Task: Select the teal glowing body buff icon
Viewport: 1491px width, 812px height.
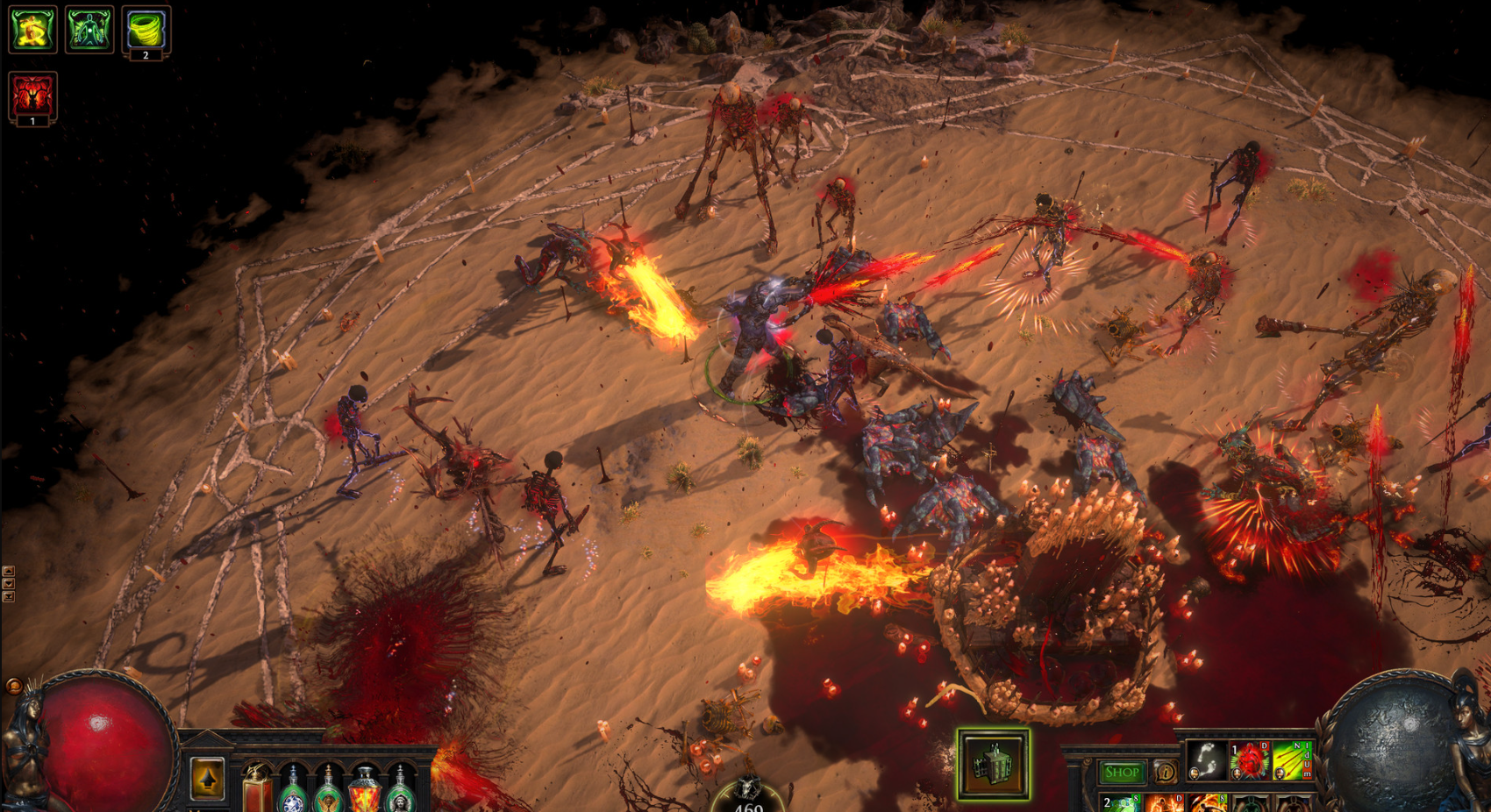Action: [x=89, y=29]
